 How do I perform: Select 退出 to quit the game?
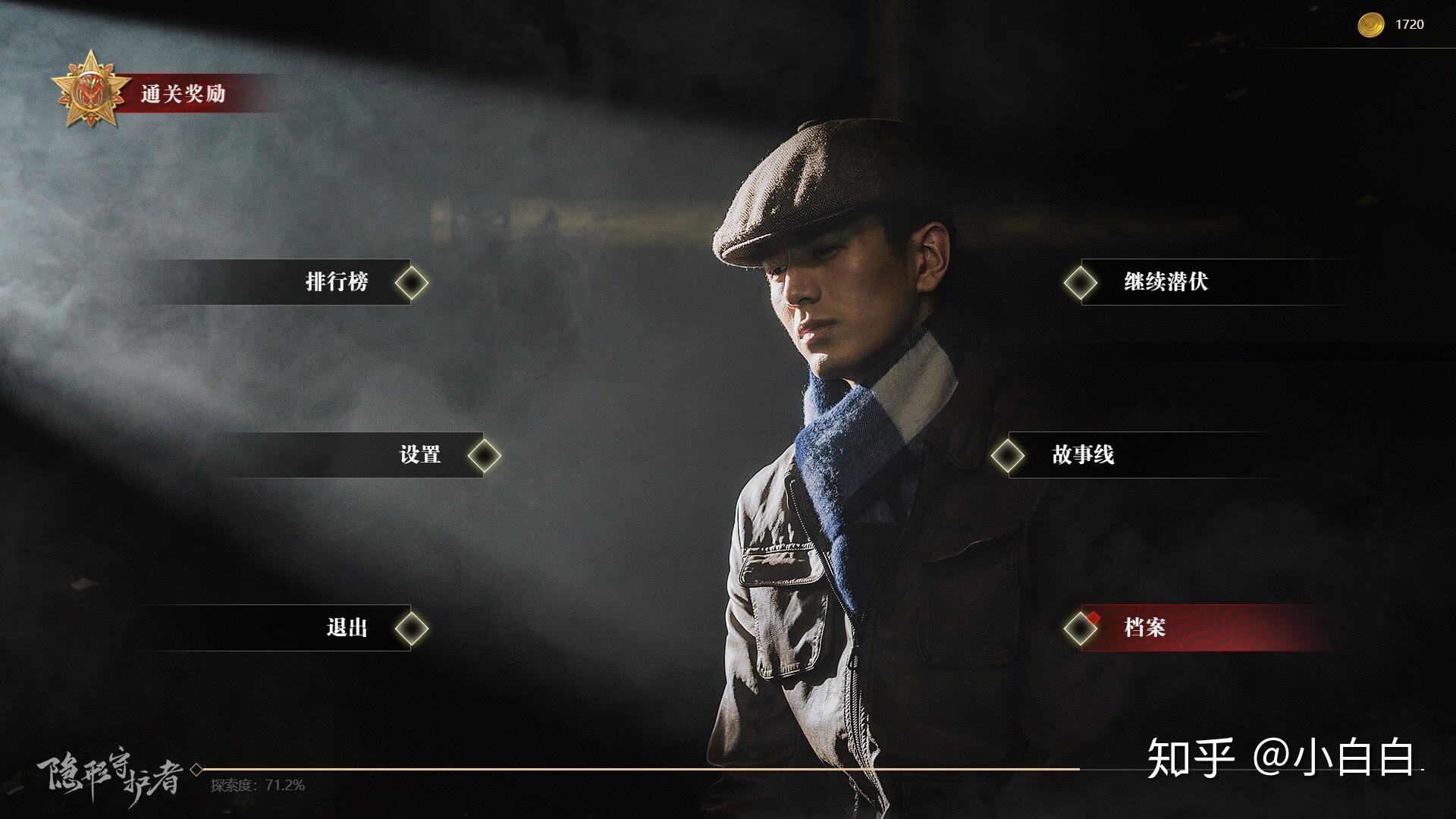click(347, 628)
